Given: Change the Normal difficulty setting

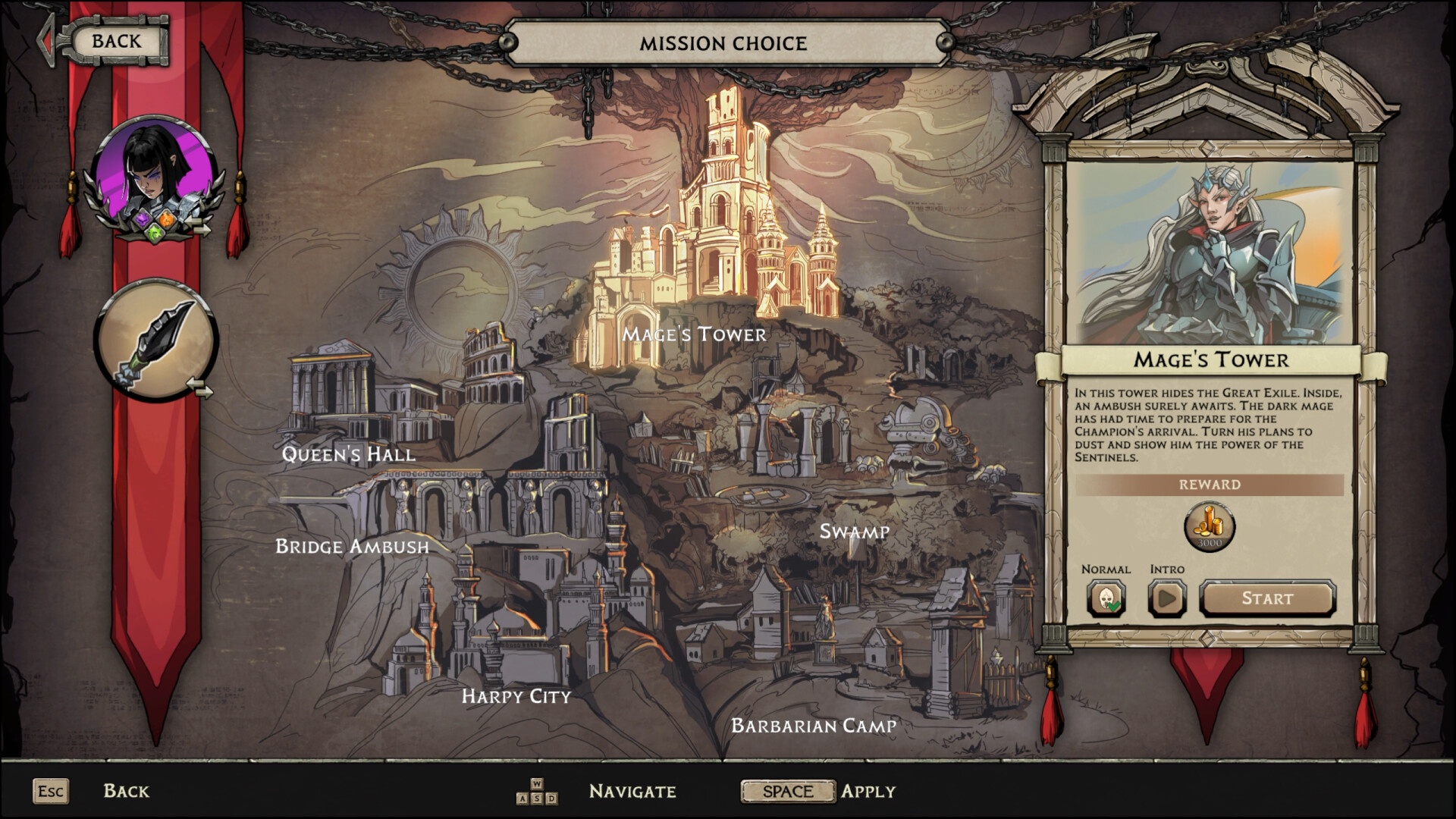Looking at the screenshot, I should click(x=1106, y=598).
